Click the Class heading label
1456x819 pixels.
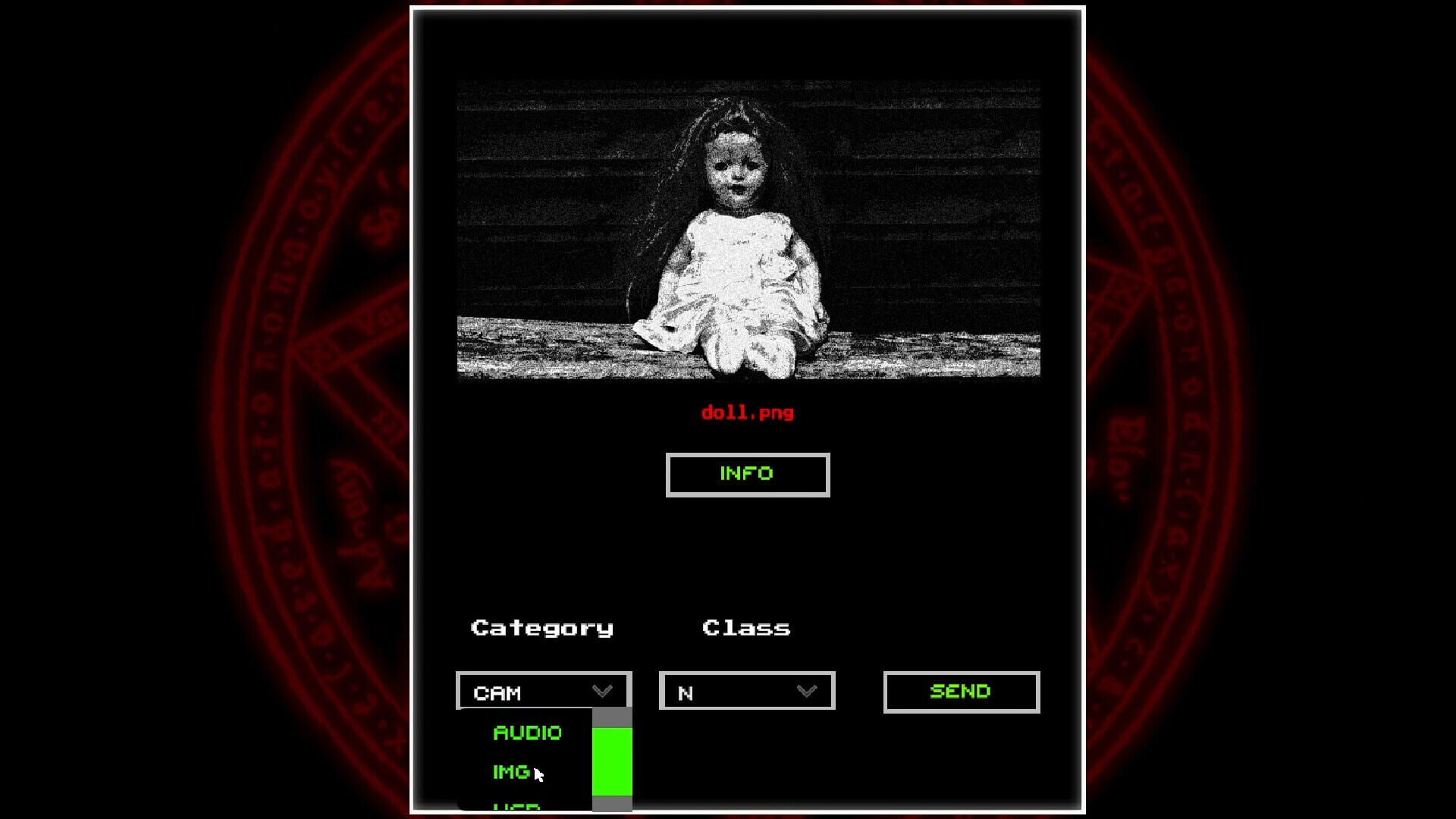[746, 626]
